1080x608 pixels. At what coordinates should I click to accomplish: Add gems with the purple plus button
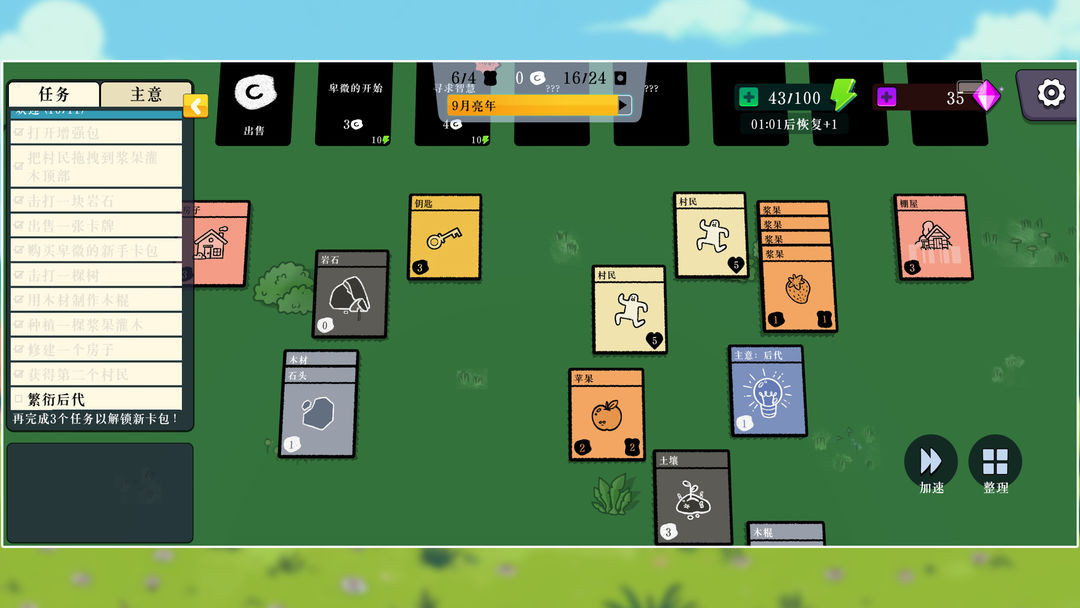[886, 98]
